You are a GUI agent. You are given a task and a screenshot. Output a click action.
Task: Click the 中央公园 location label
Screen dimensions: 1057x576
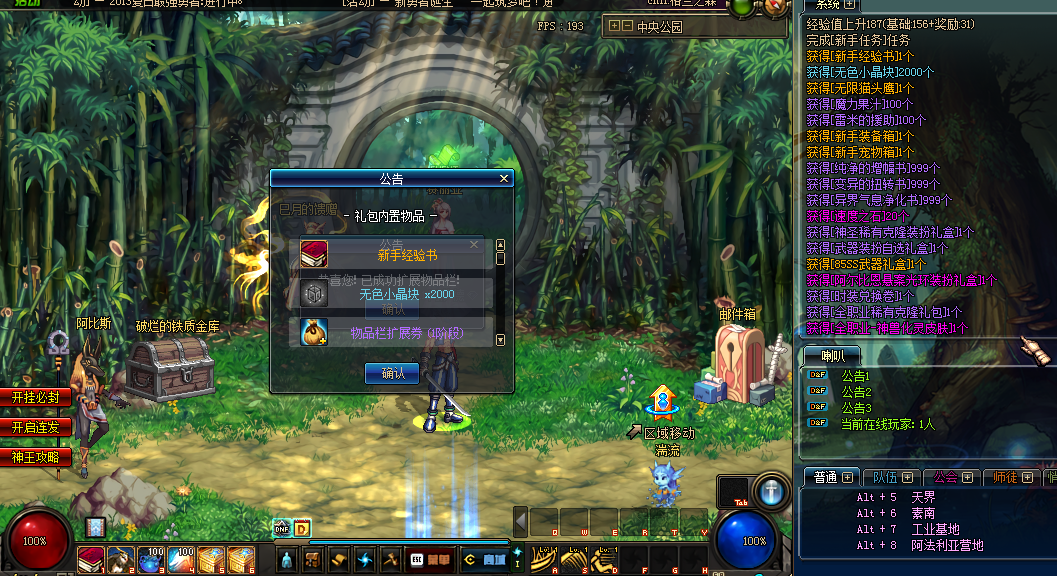[x=661, y=27]
